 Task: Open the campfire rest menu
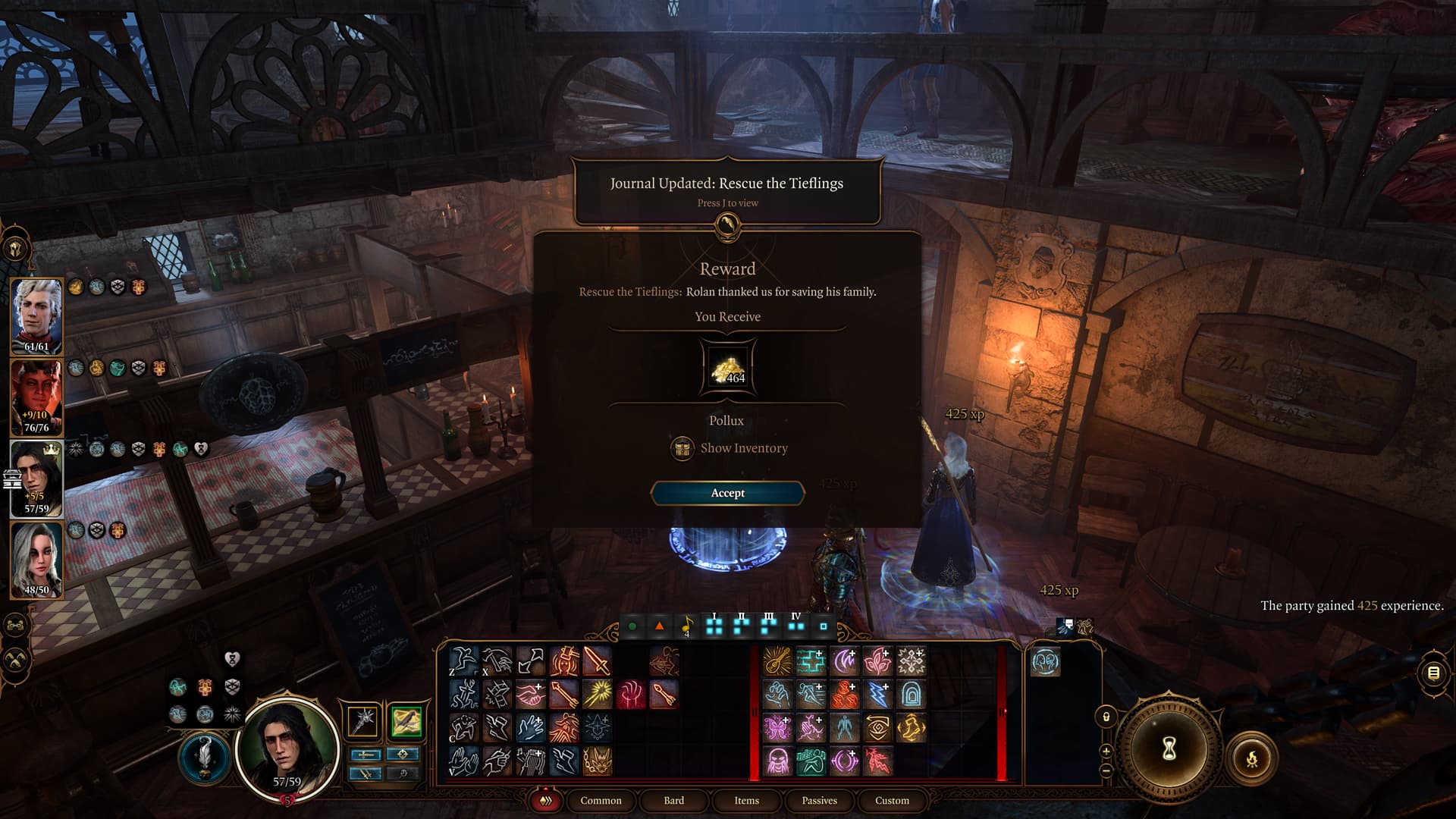[1252, 758]
